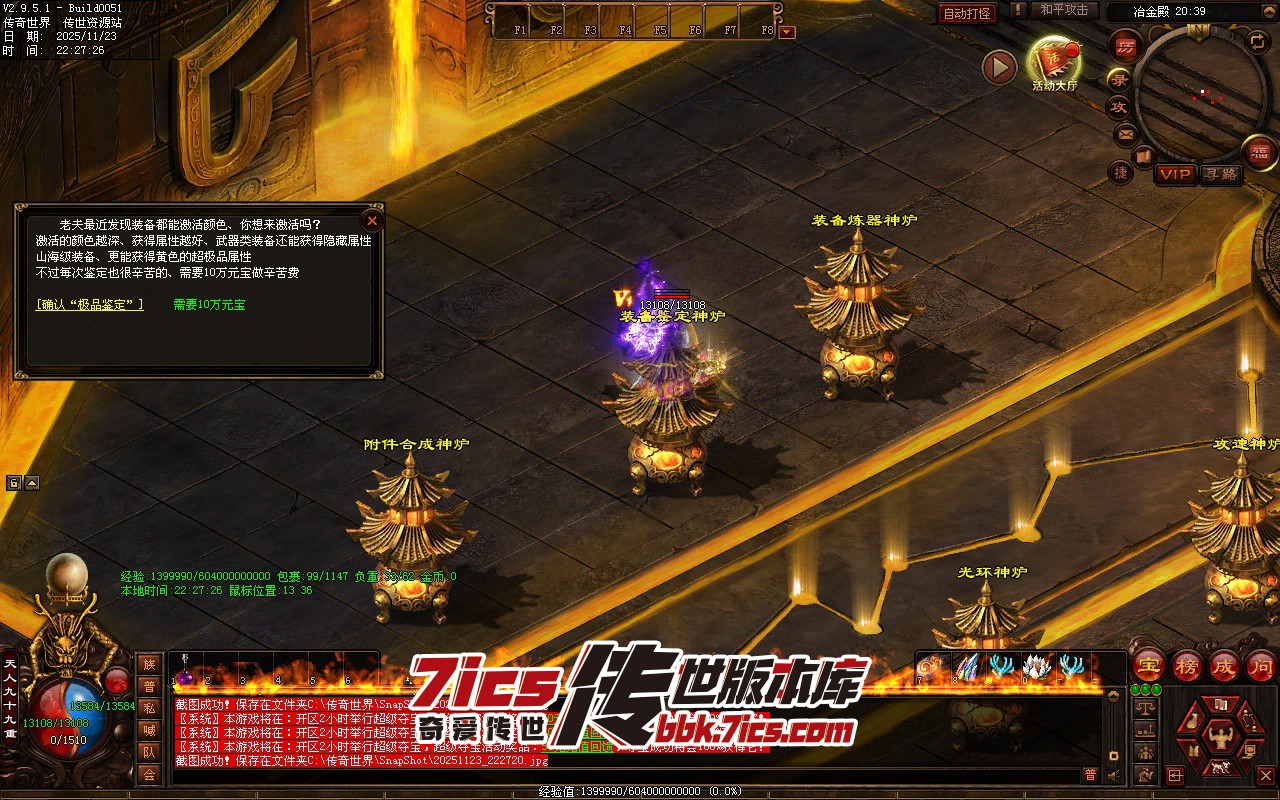
Task: Toggle the 自动打怪 auto-fight button
Action: tap(967, 13)
